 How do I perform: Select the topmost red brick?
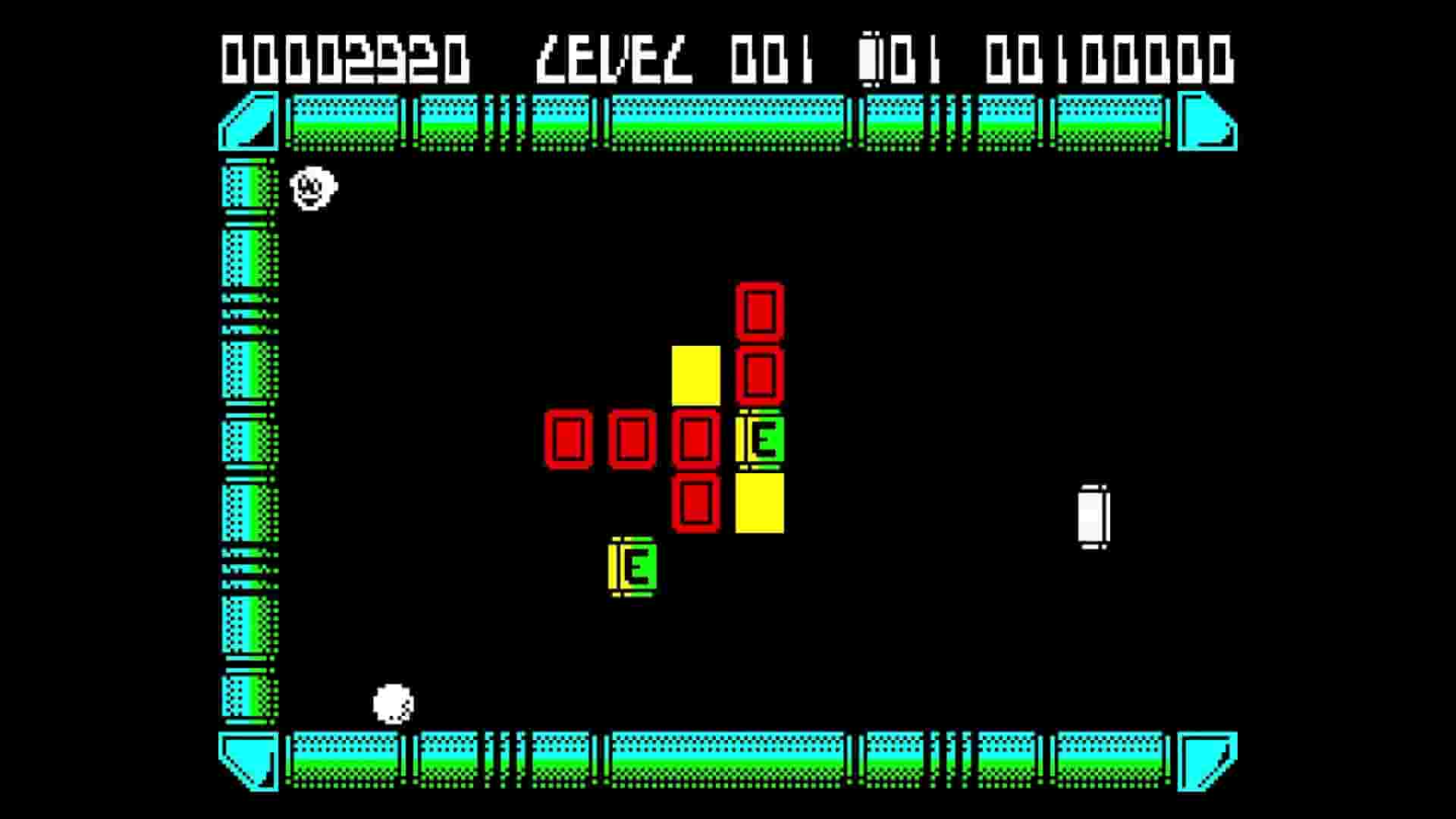(x=761, y=312)
